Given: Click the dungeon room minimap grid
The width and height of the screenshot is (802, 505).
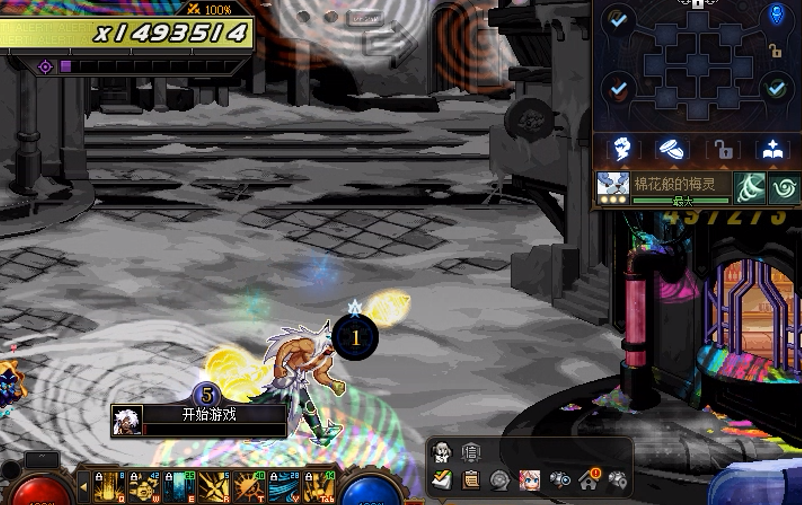Looking at the screenshot, I should [697, 66].
